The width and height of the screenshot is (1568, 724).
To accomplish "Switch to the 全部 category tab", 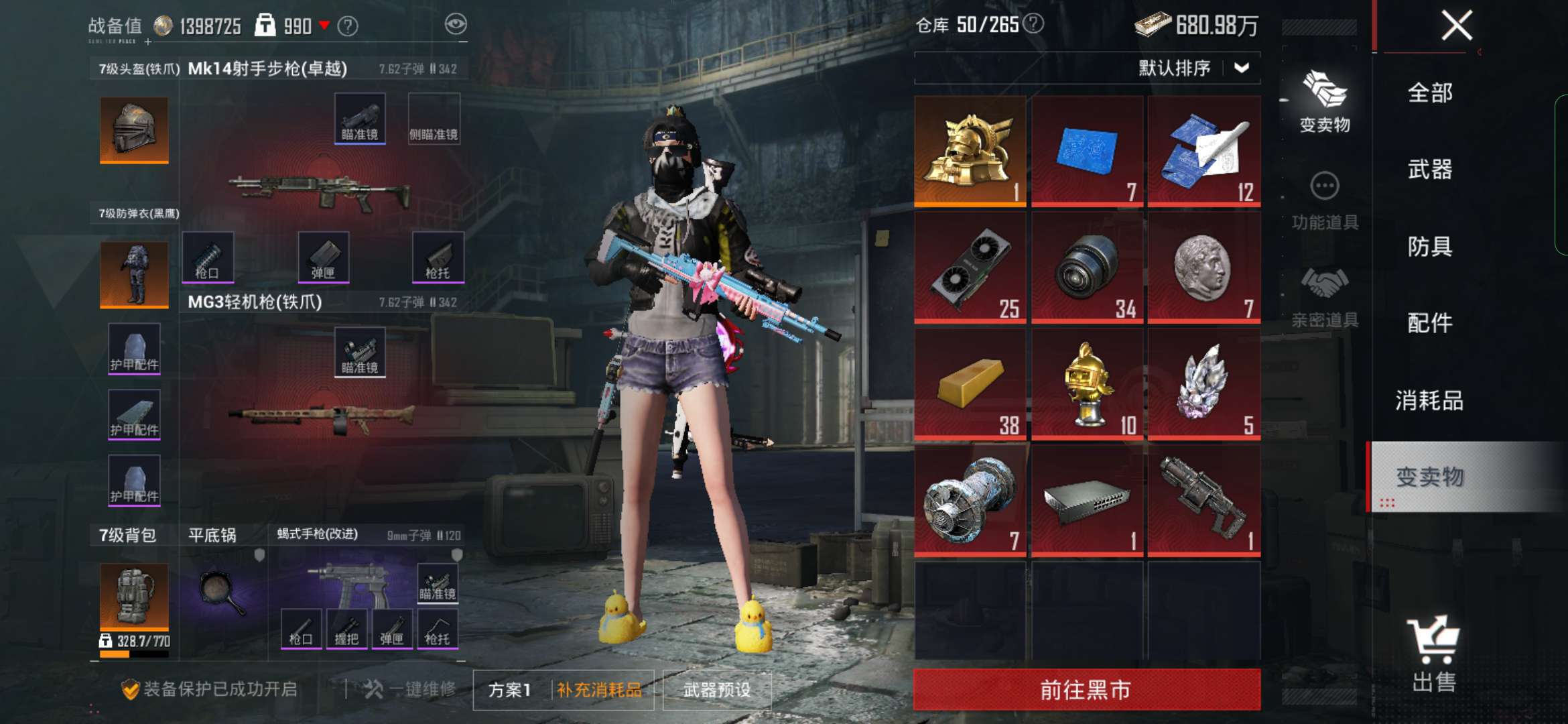I will pyautogui.click(x=1430, y=93).
